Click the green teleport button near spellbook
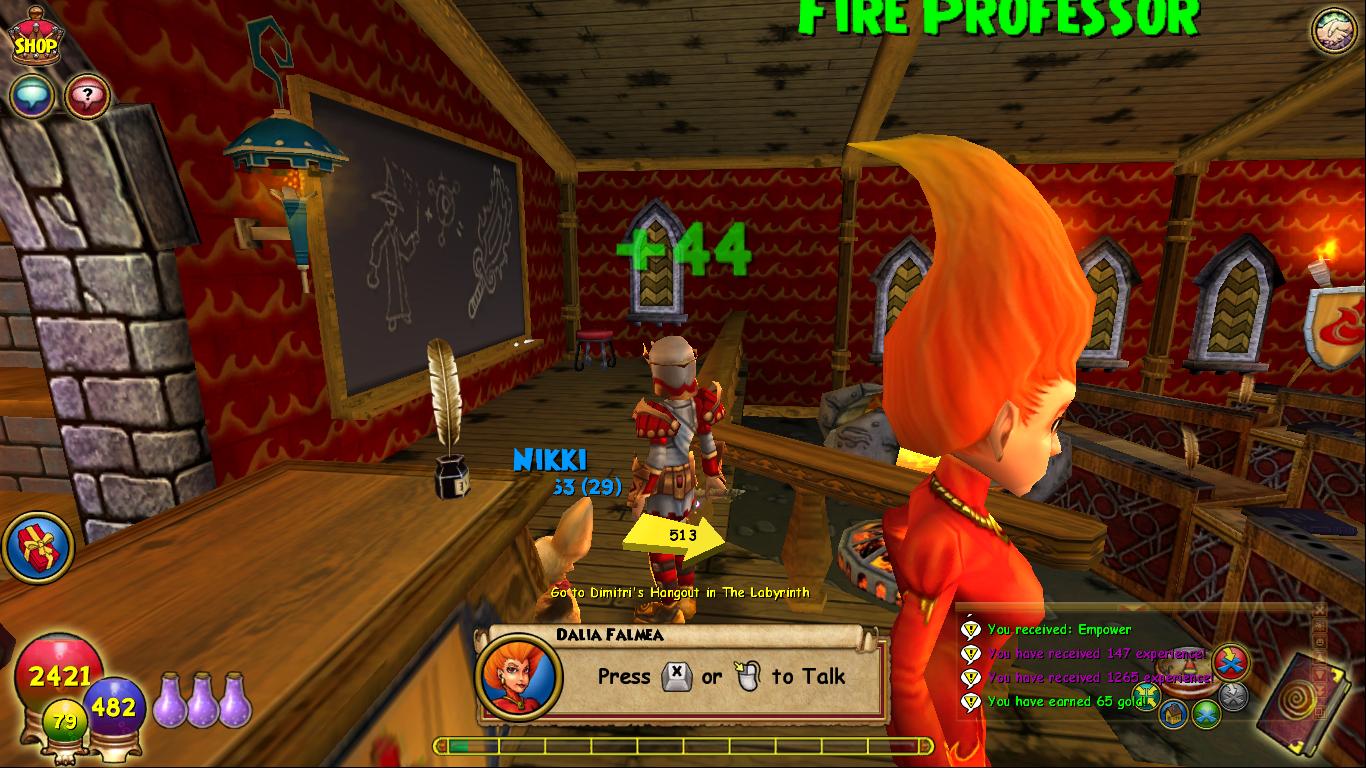 click(1207, 714)
